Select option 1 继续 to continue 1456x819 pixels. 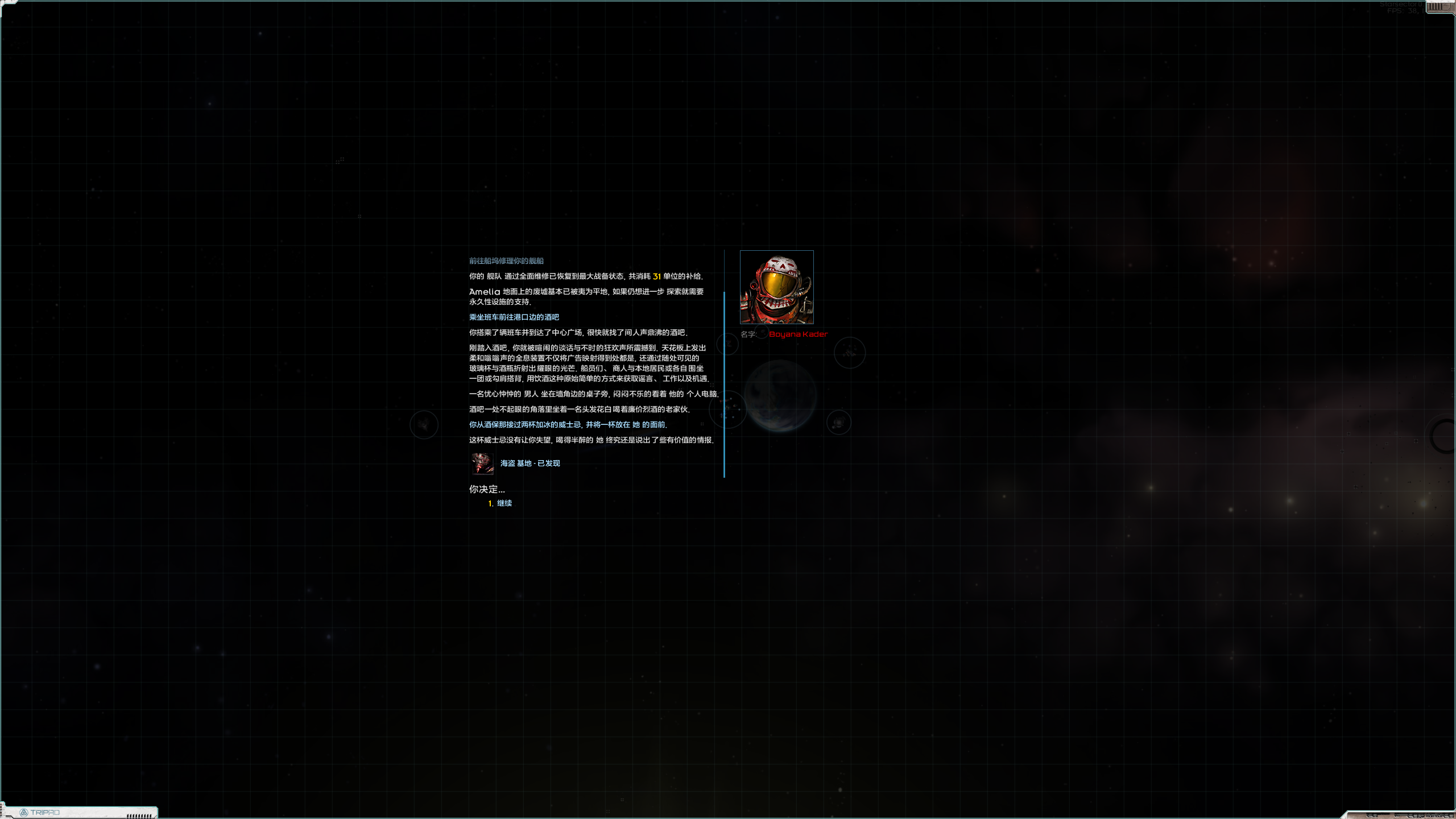(x=504, y=503)
